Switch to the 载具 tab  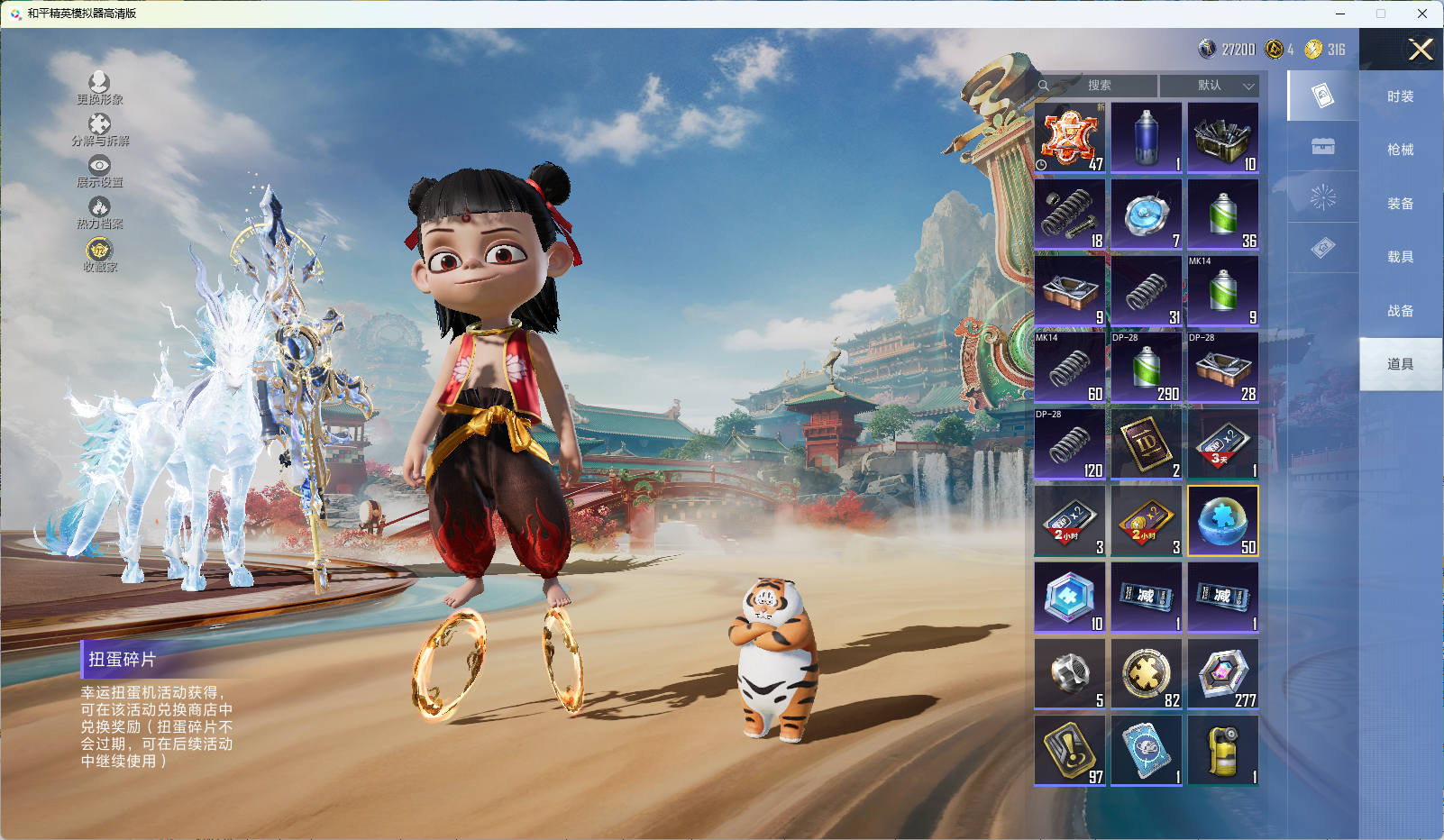click(x=1400, y=257)
